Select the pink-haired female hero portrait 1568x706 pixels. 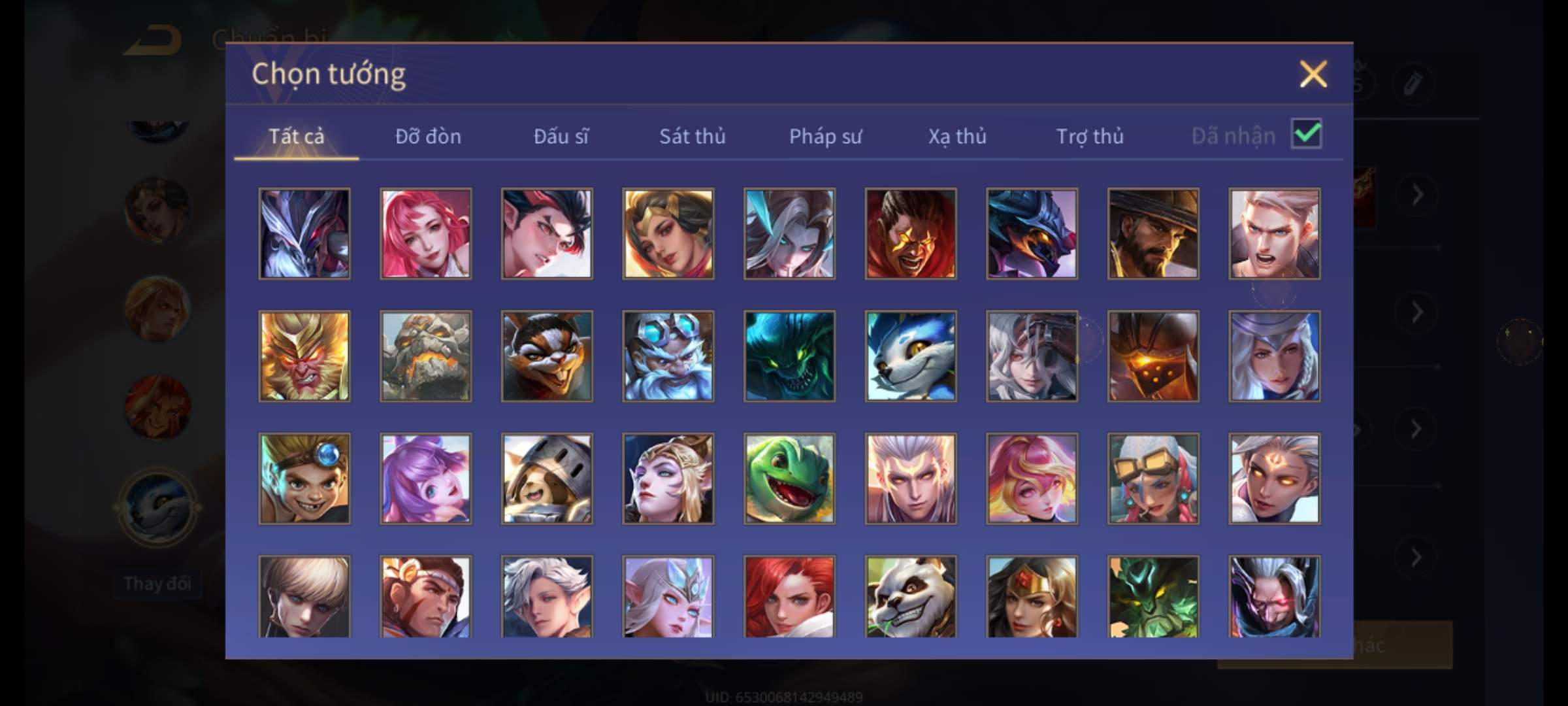click(x=425, y=233)
